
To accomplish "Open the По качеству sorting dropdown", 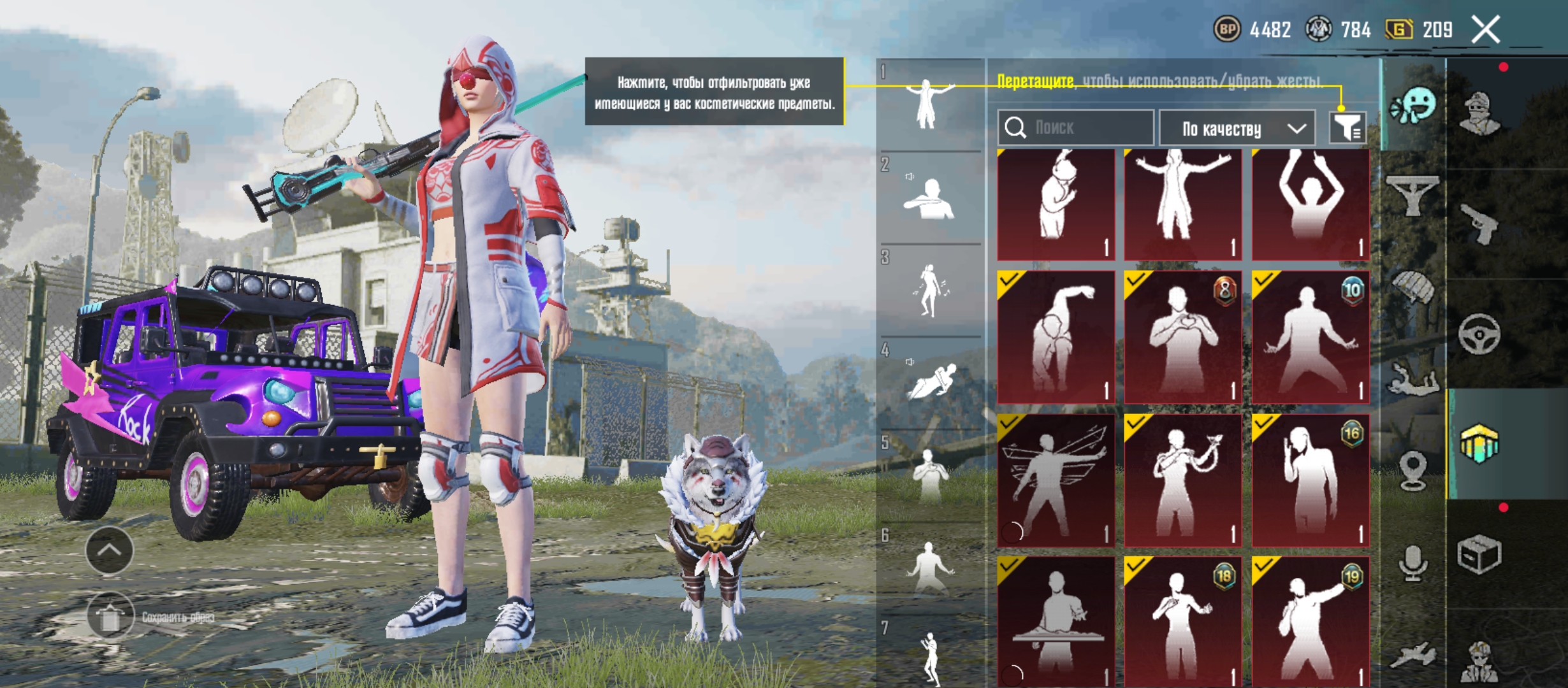I will tap(1237, 129).
